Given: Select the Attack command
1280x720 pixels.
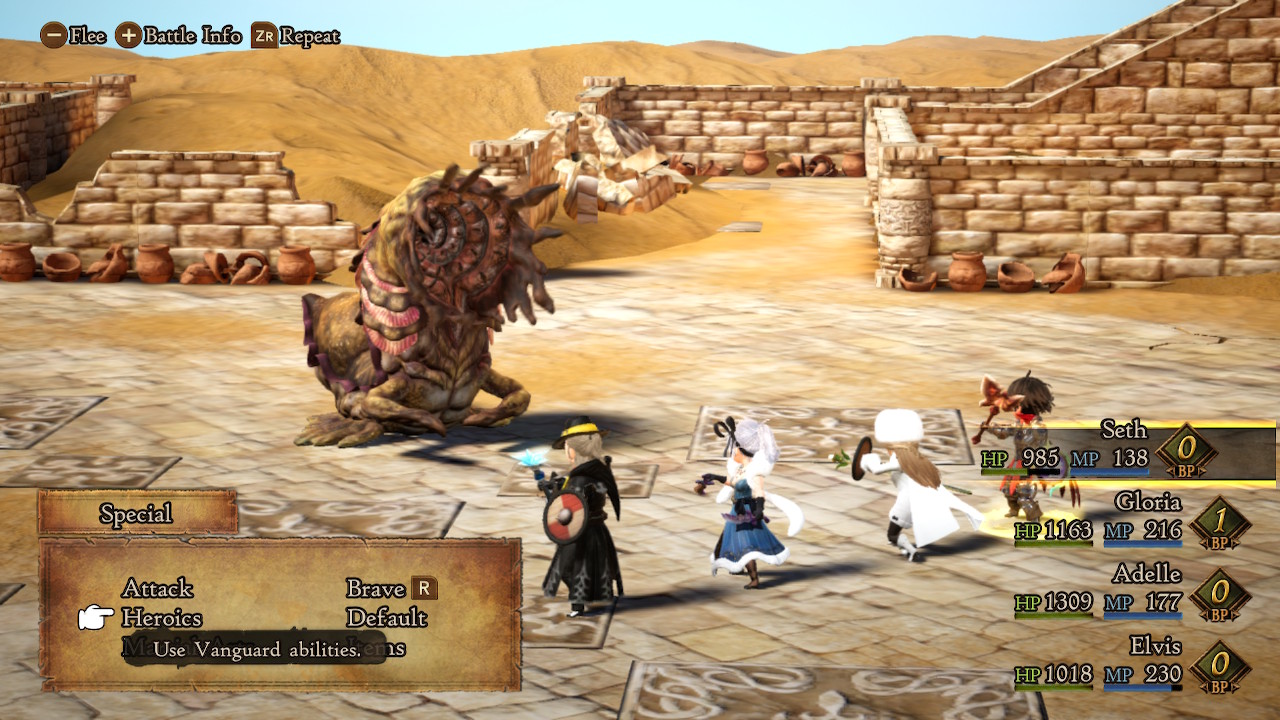Looking at the screenshot, I should [157, 588].
